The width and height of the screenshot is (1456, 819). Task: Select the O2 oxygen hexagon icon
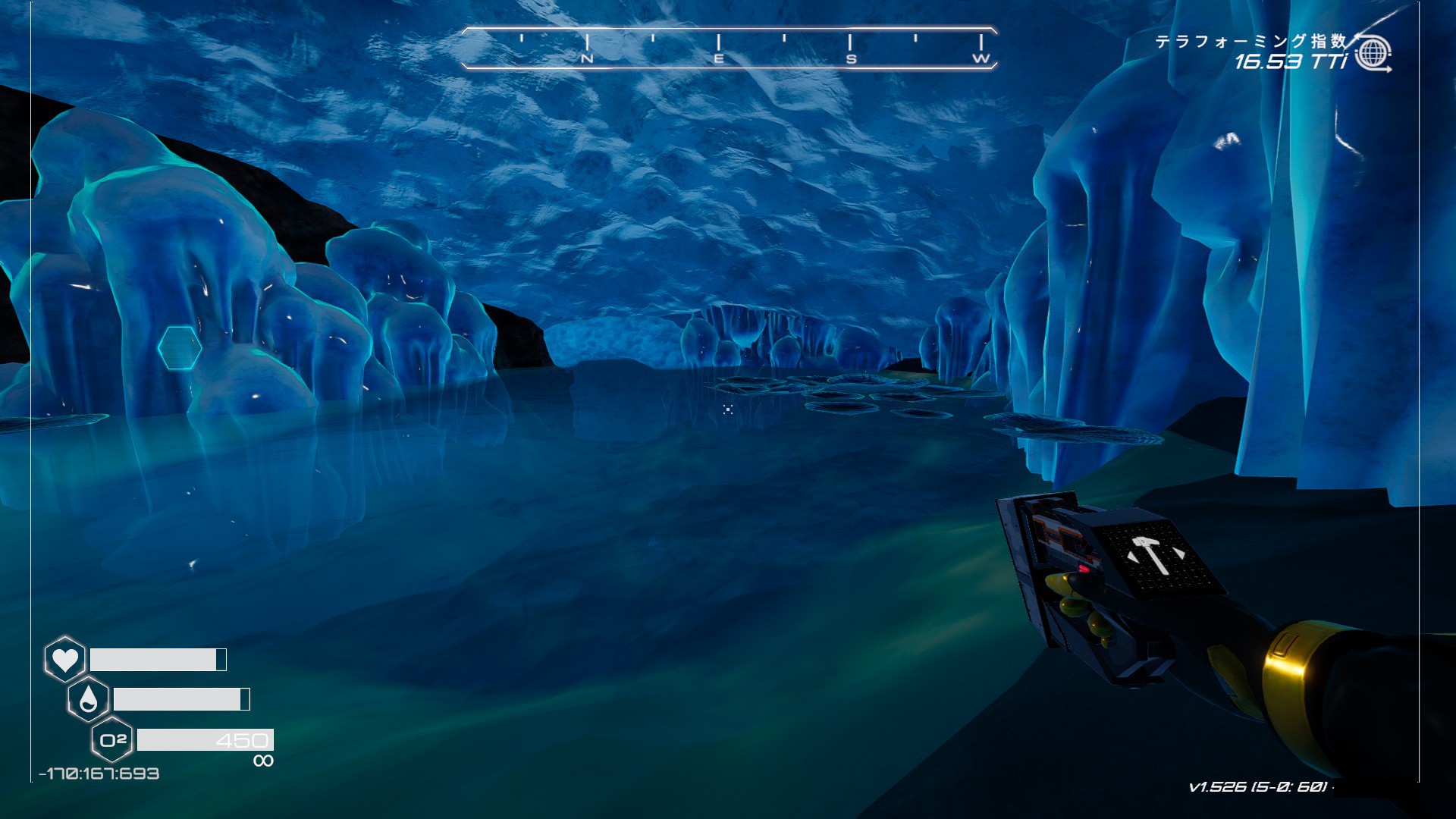112,739
